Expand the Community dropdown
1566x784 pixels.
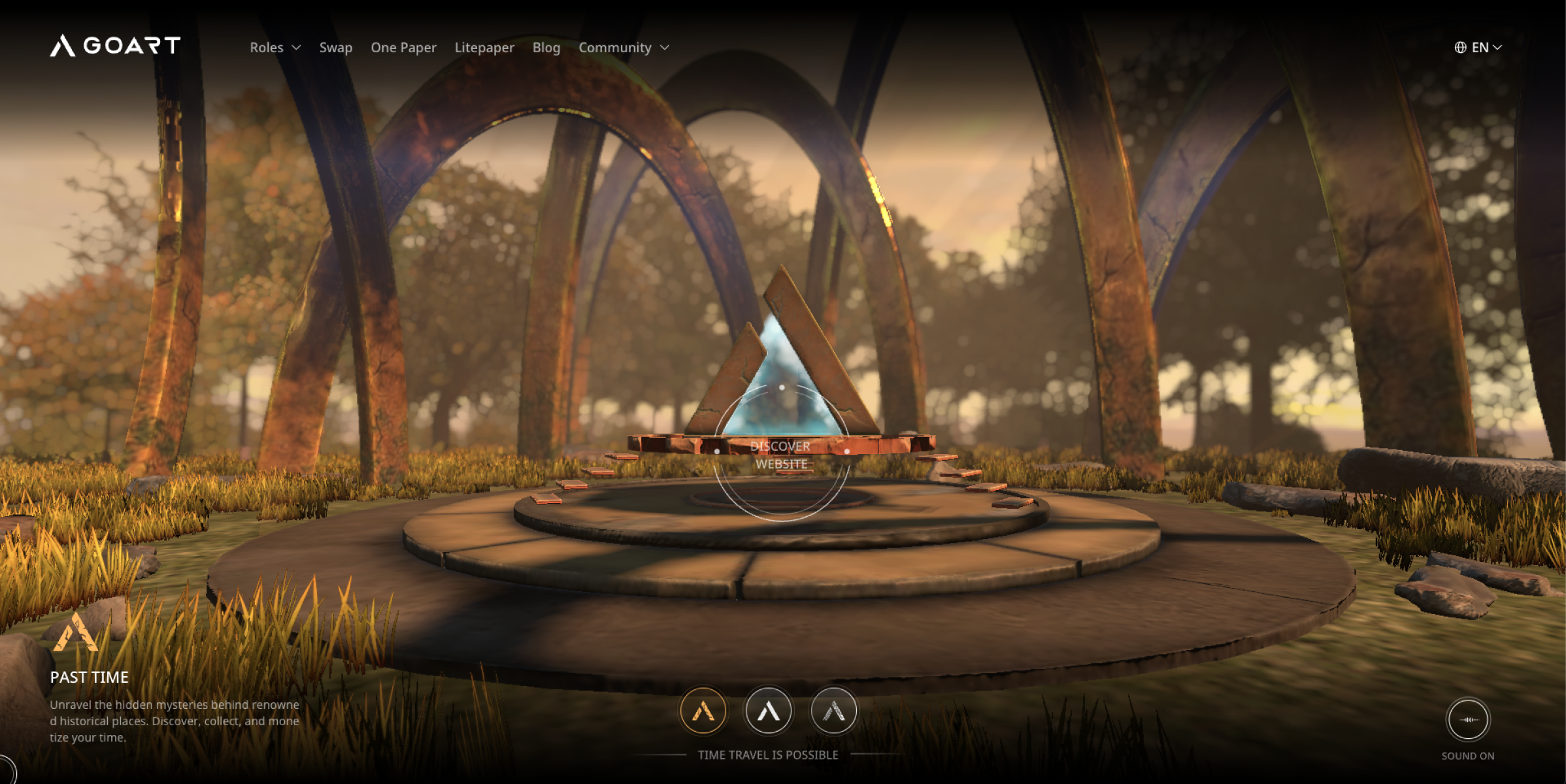624,48
